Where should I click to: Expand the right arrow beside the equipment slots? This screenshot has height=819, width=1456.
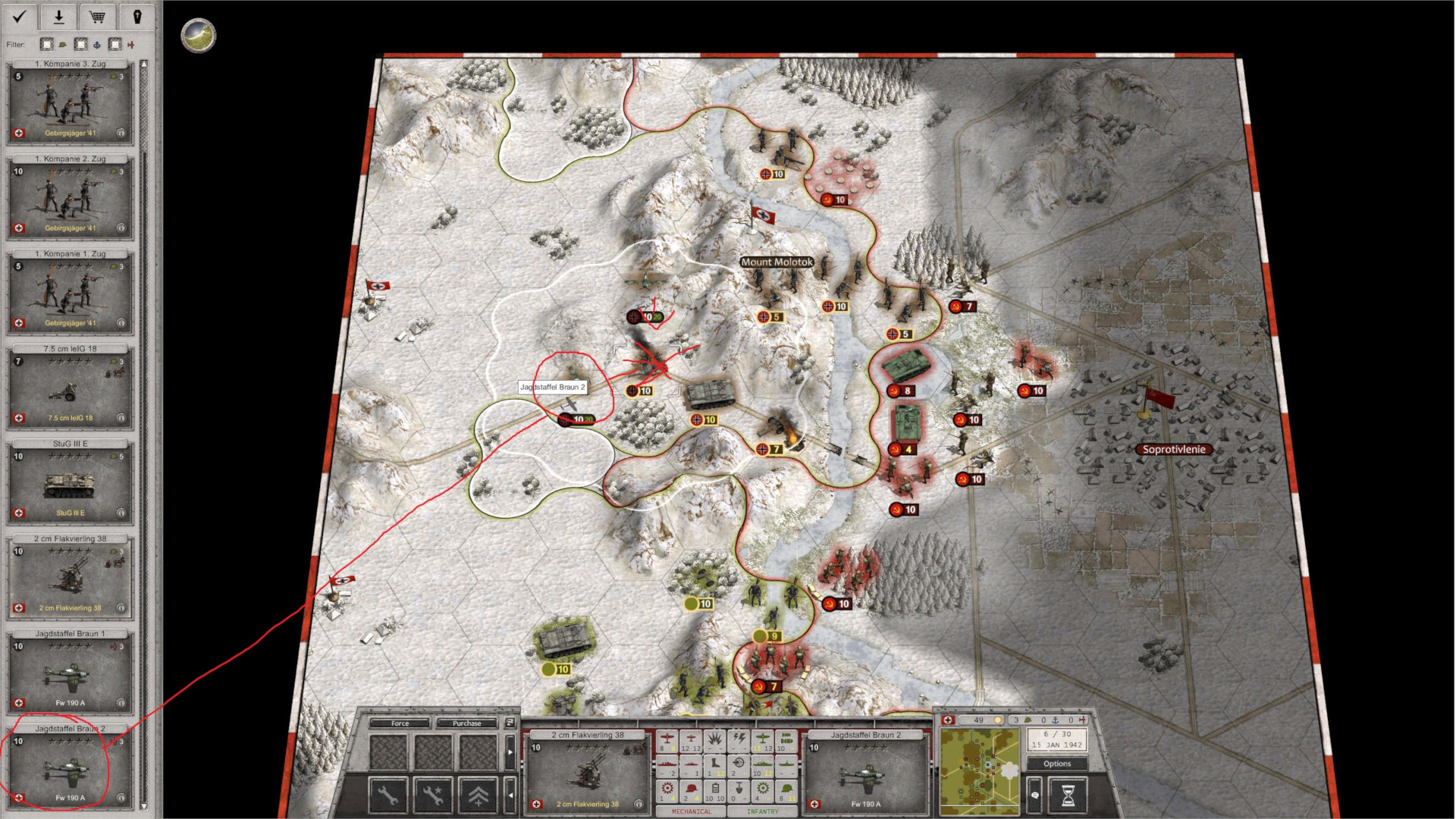(x=511, y=752)
